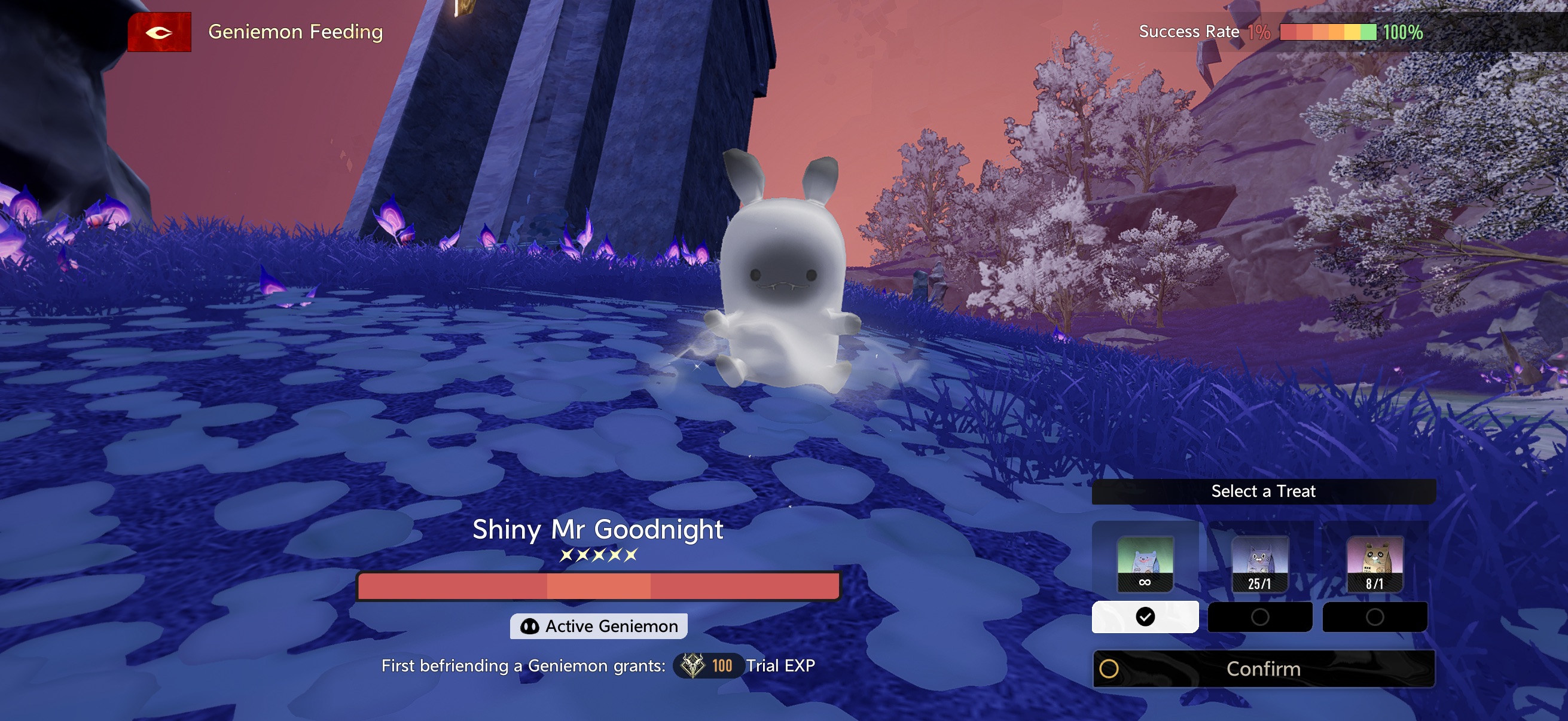1568x721 pixels.
Task: Tick the empty selector under the 25/1 treat
Action: click(x=1259, y=617)
